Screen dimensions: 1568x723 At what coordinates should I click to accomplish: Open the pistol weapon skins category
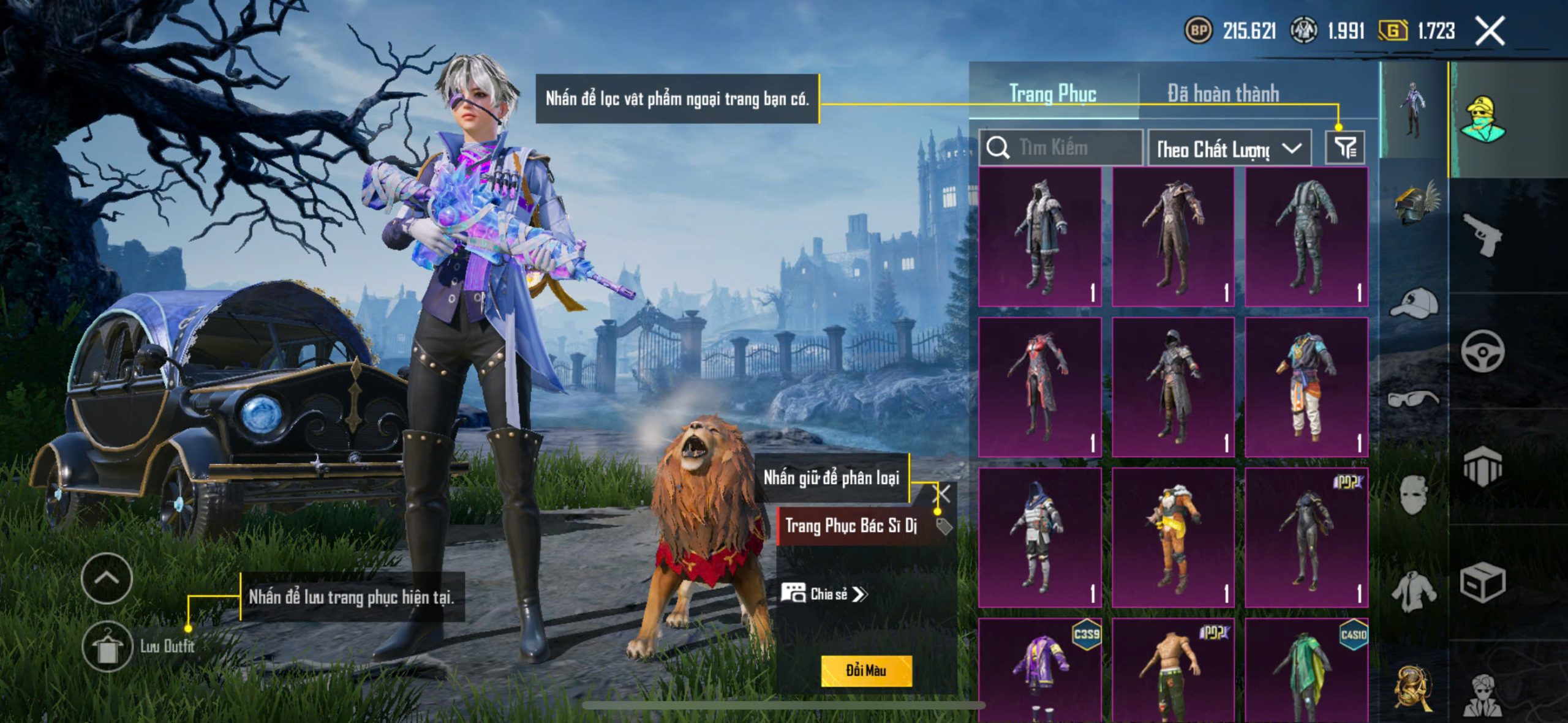tap(1482, 234)
